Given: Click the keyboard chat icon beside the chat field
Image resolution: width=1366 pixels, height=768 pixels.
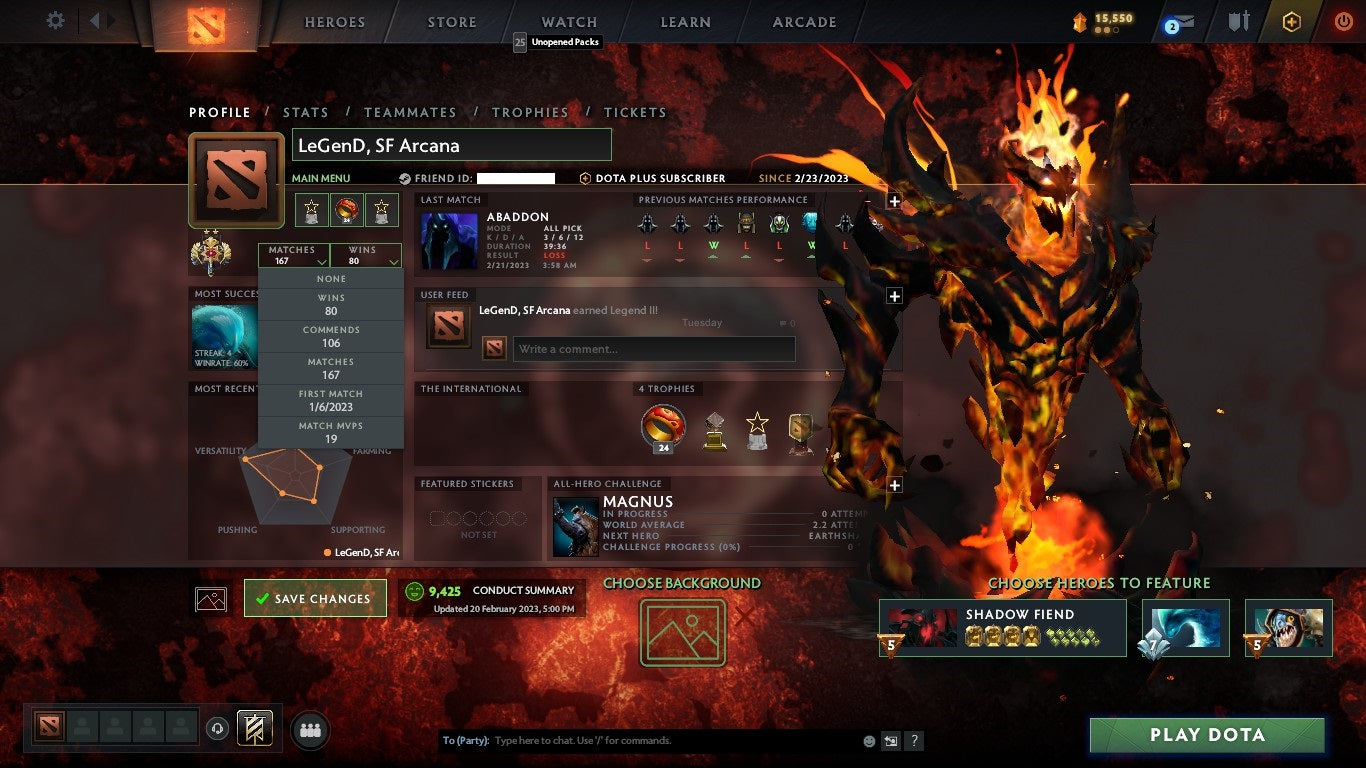Looking at the screenshot, I should [x=890, y=740].
